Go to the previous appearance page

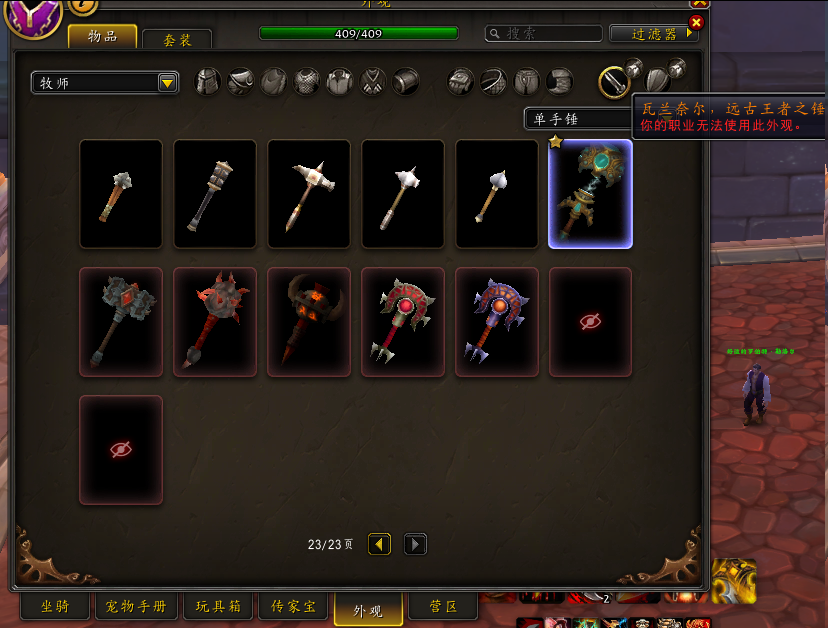click(379, 544)
